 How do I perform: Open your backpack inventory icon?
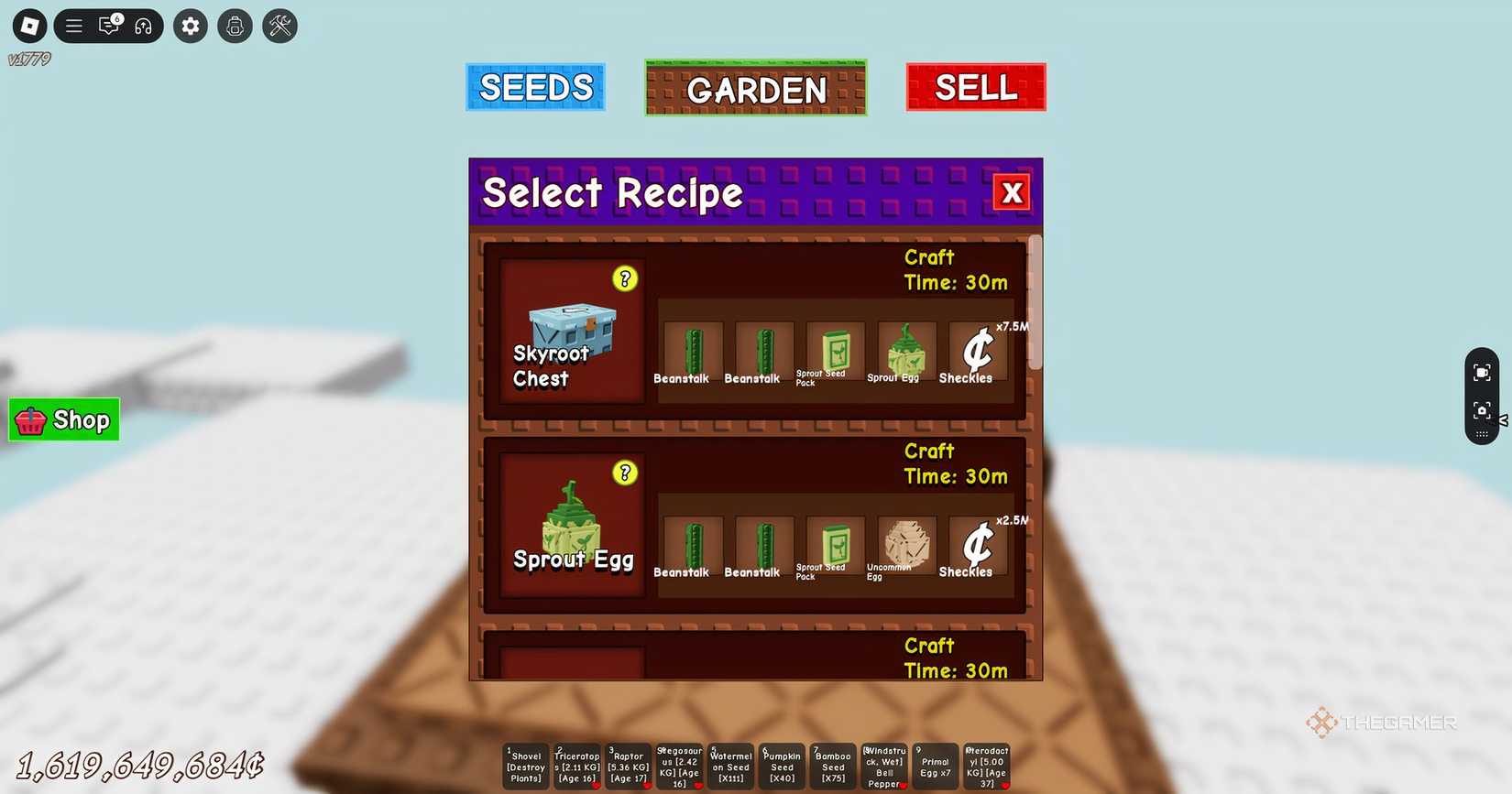click(x=235, y=26)
